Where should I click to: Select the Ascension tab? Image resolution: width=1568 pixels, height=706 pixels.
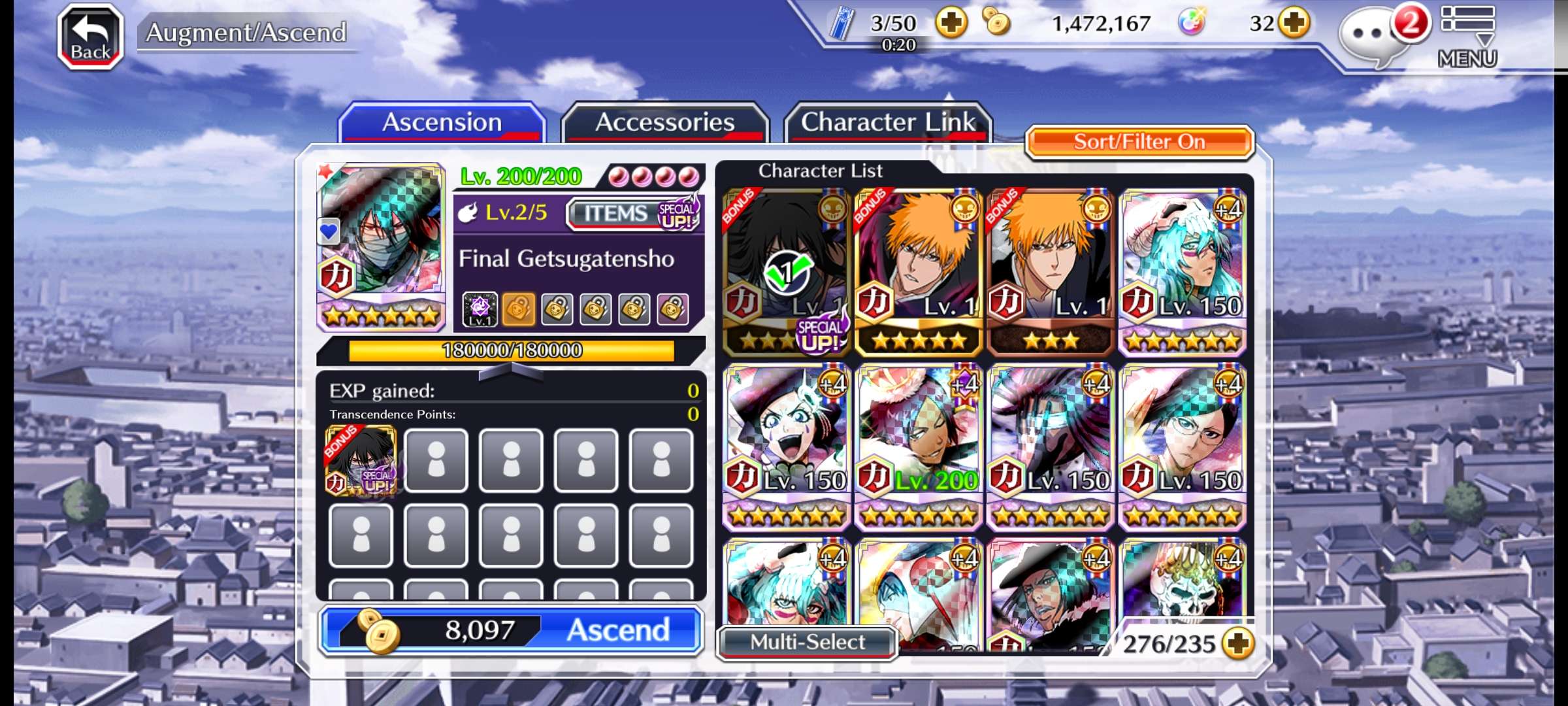tap(442, 123)
